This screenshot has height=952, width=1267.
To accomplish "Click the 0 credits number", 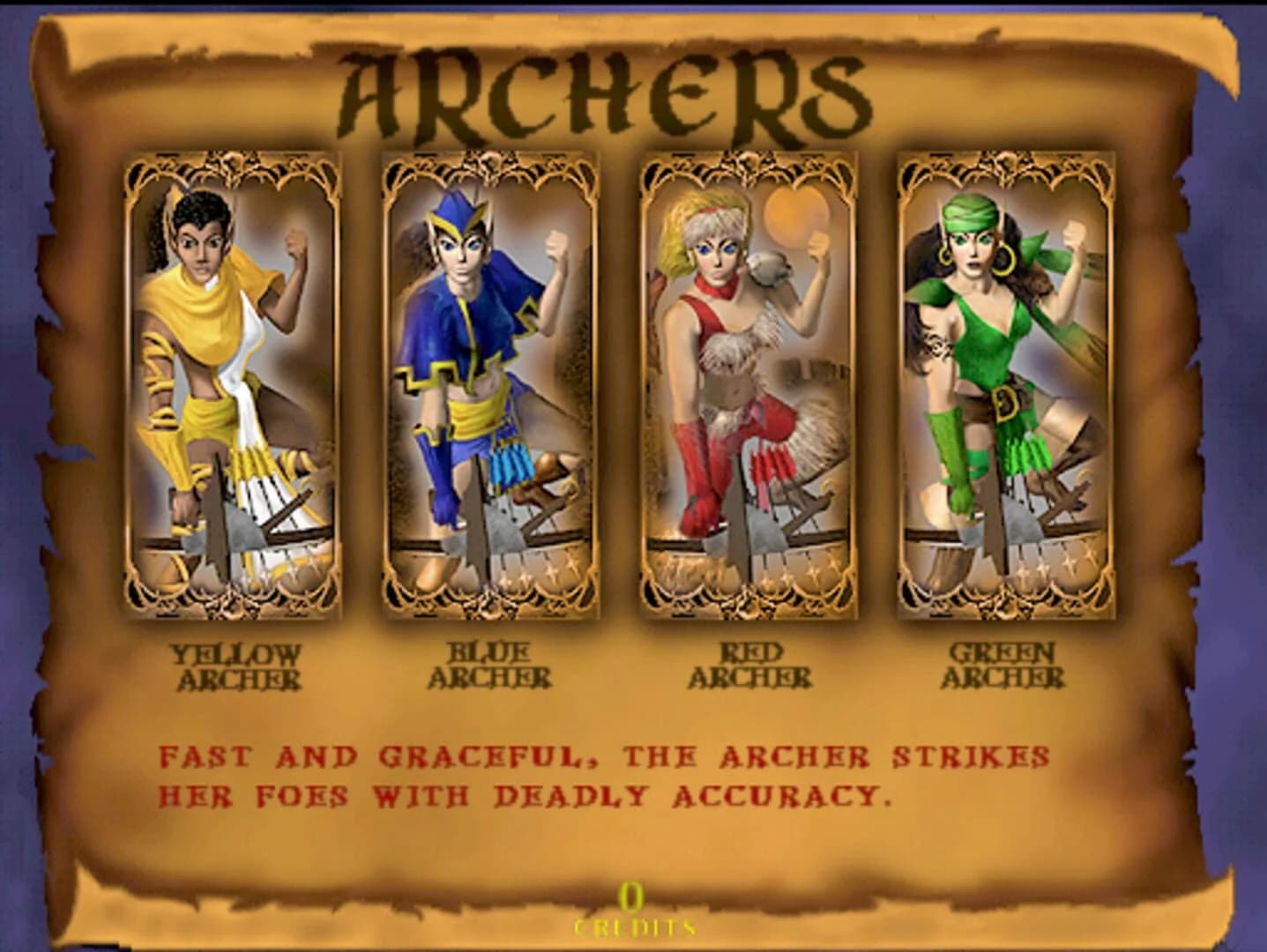I will pos(630,896).
